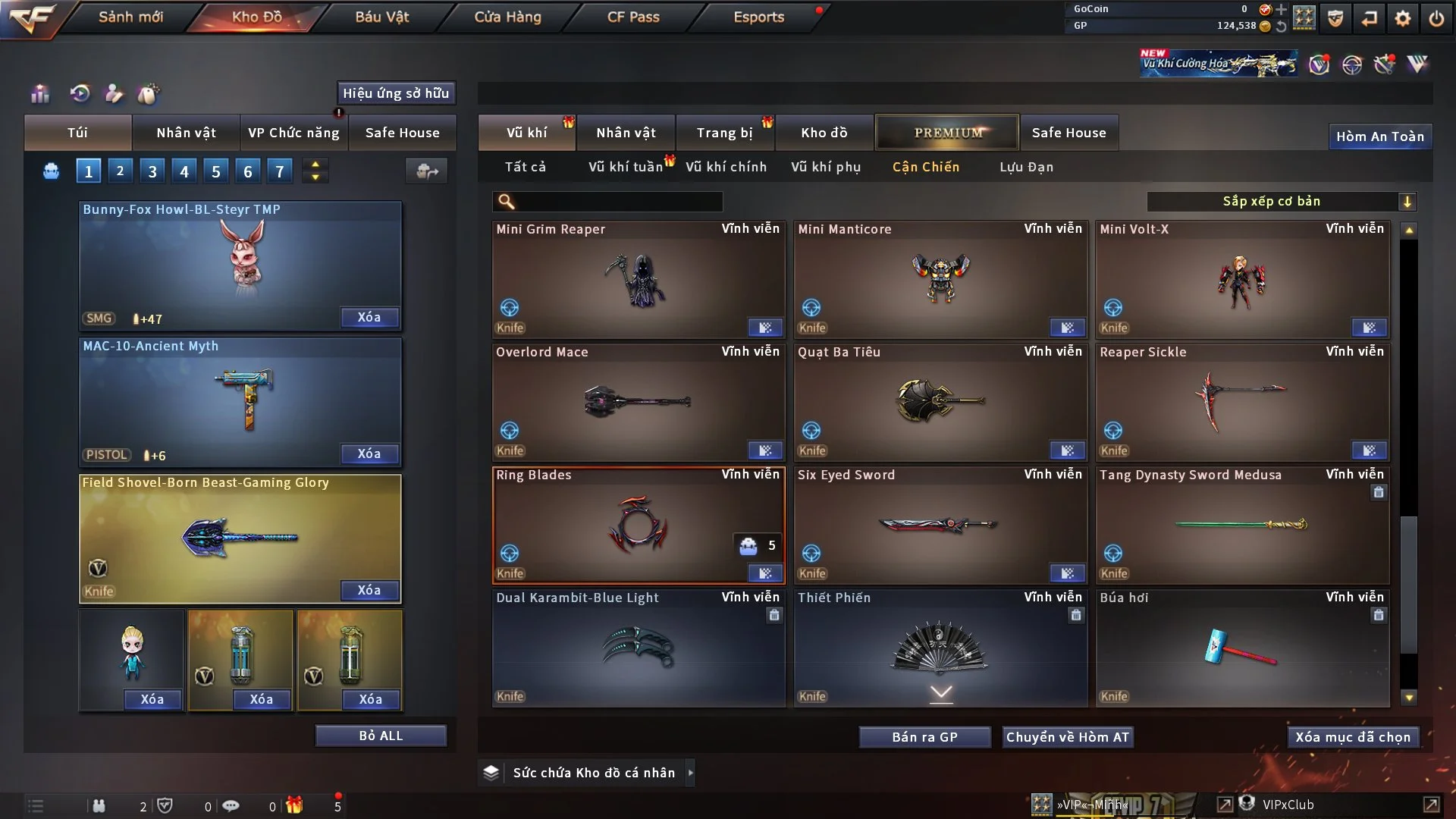
Task: Go to the CF Pass menu
Action: (633, 17)
